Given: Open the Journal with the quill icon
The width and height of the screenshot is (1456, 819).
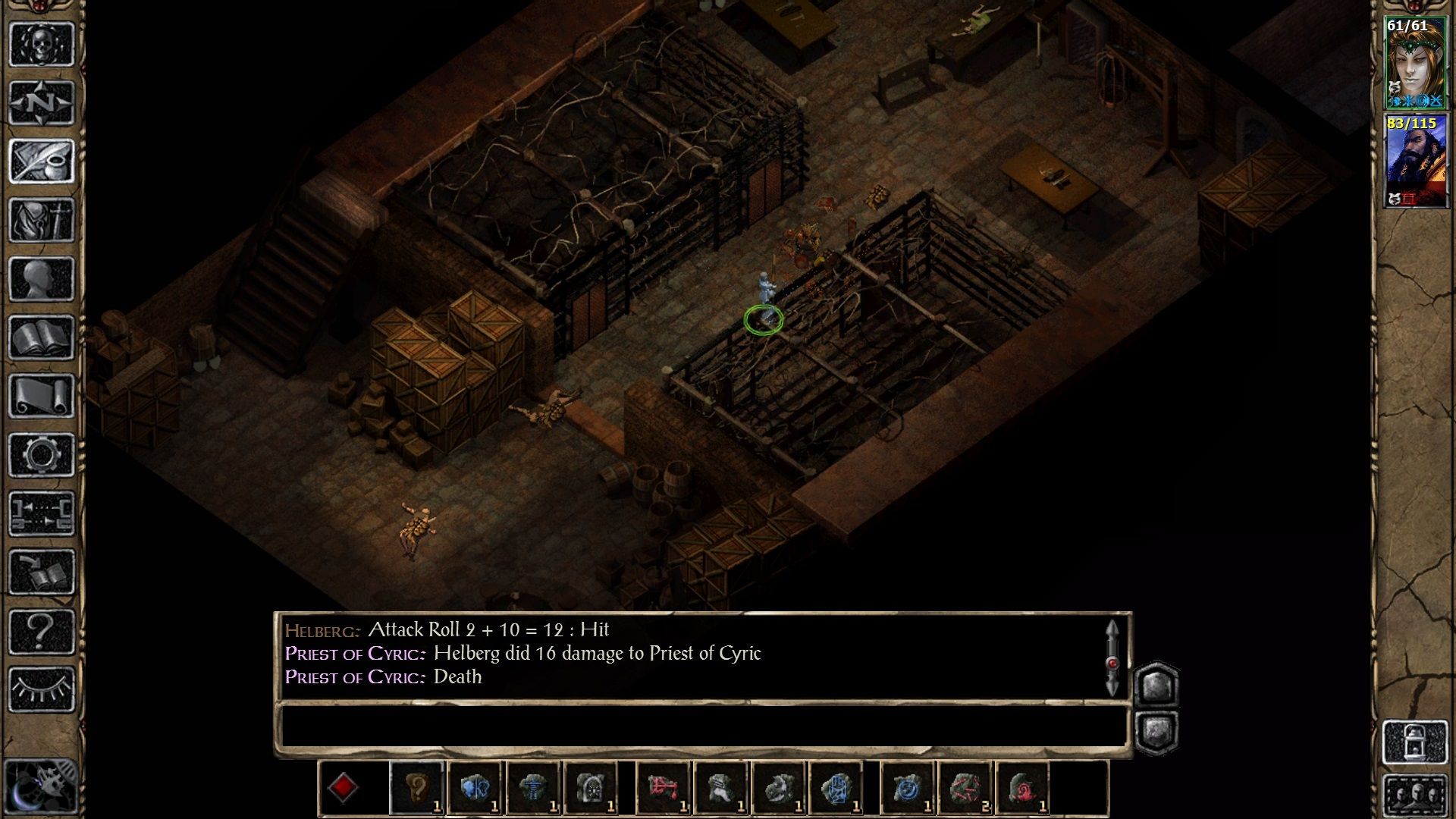Looking at the screenshot, I should (42, 159).
